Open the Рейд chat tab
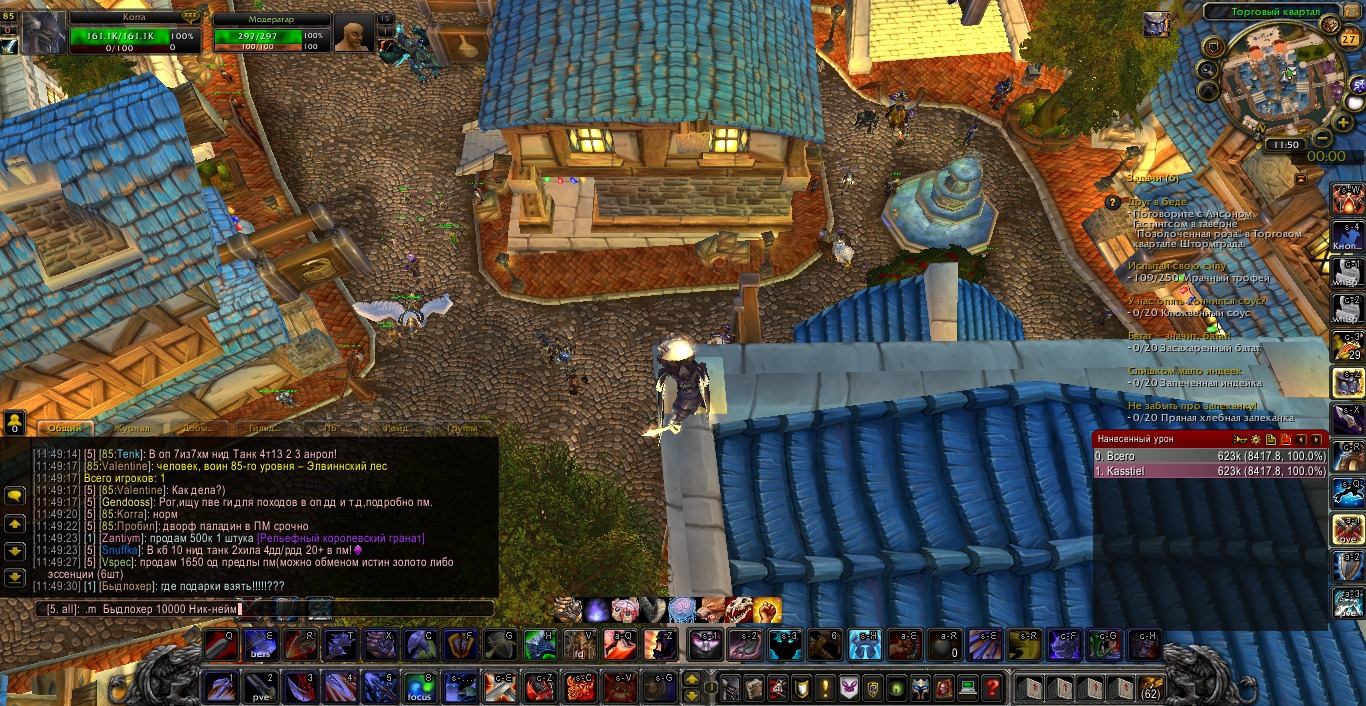1366x706 pixels. point(397,428)
